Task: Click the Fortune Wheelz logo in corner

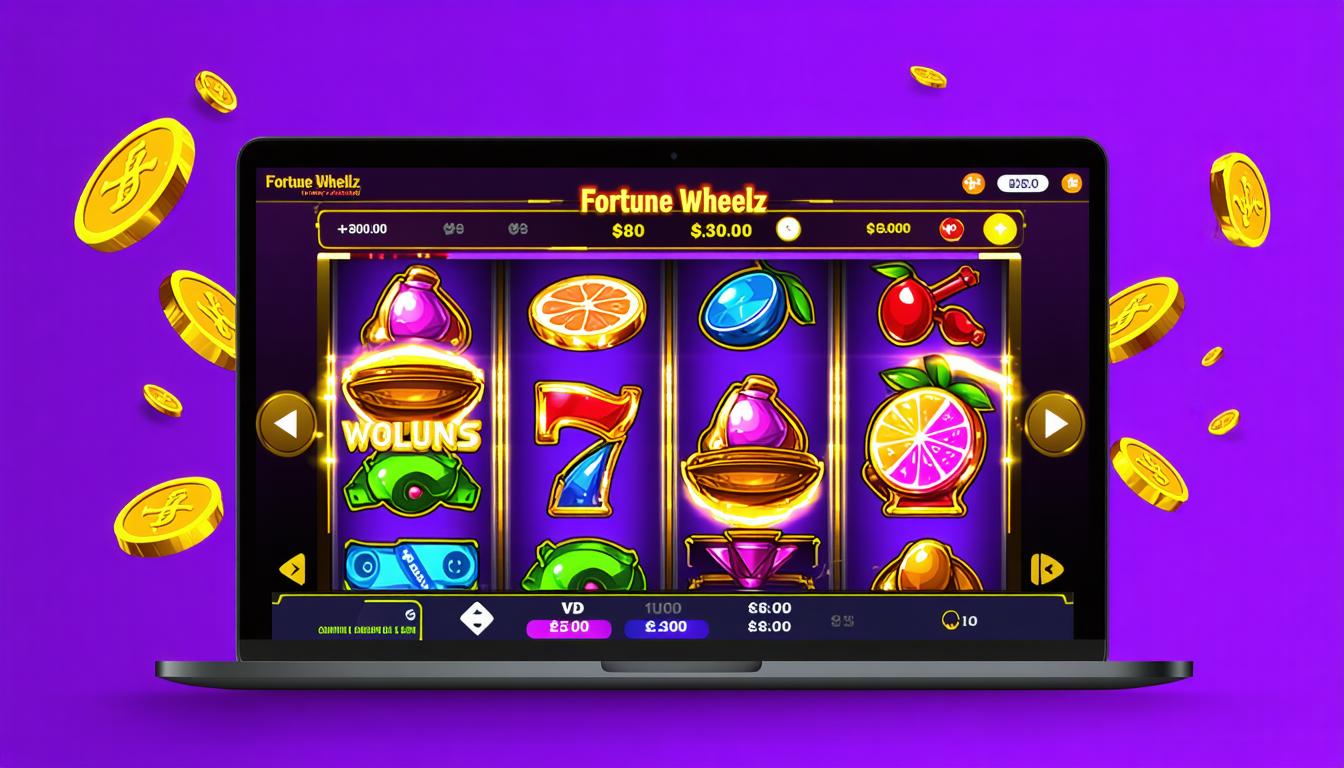Action: coord(312,183)
